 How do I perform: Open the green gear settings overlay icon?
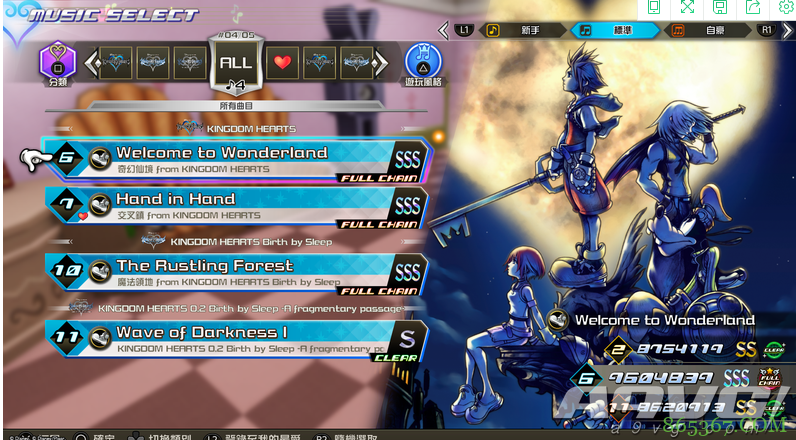coord(783,8)
